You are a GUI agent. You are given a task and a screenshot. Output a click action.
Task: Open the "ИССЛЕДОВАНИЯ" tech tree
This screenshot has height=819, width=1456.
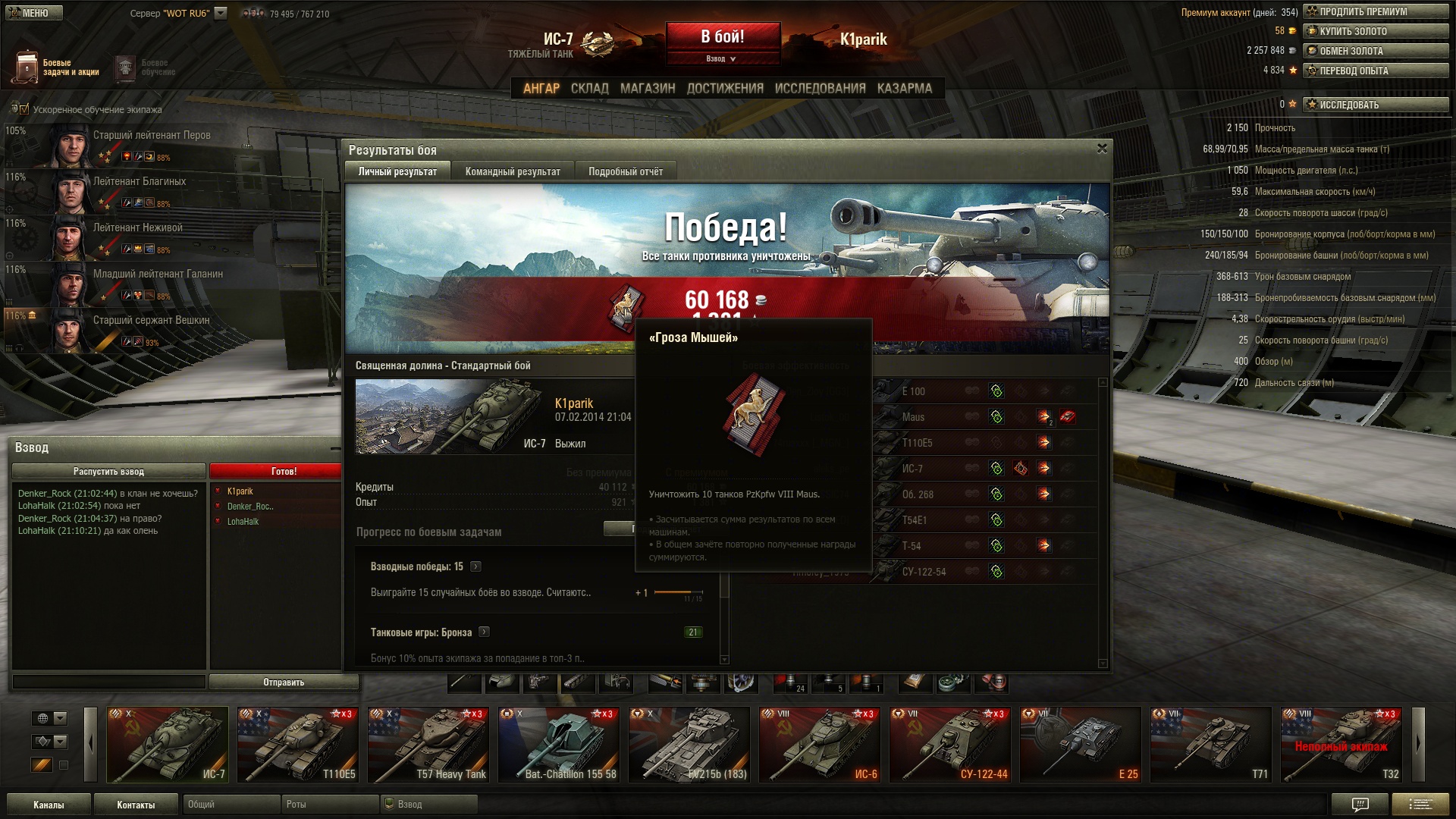[x=820, y=88]
